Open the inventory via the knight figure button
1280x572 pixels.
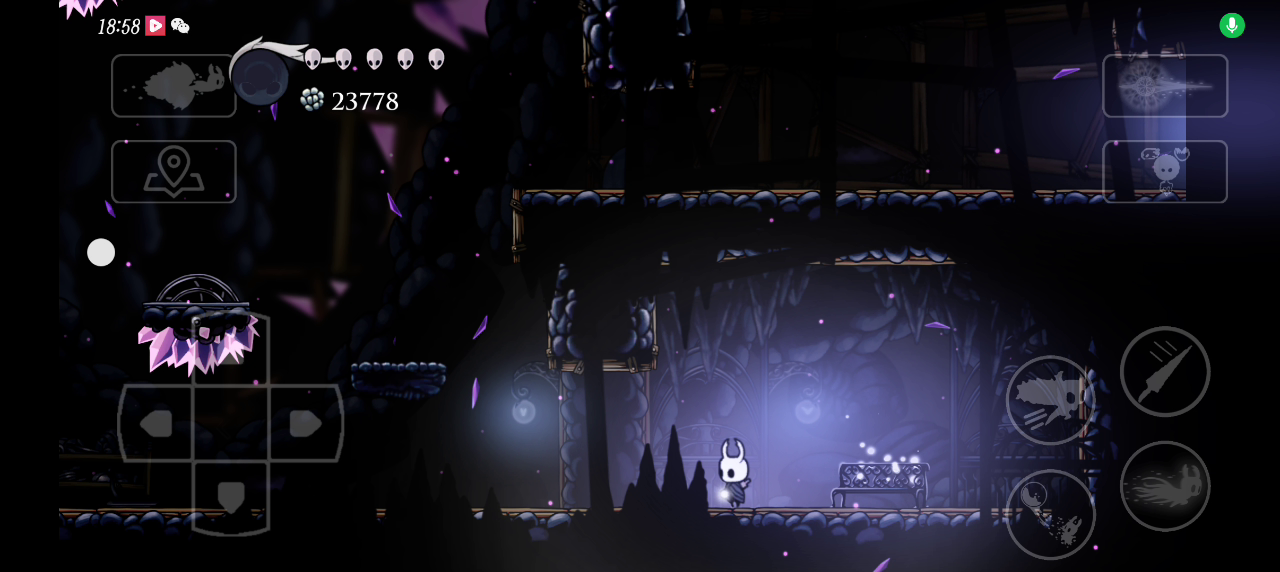pos(1165,171)
